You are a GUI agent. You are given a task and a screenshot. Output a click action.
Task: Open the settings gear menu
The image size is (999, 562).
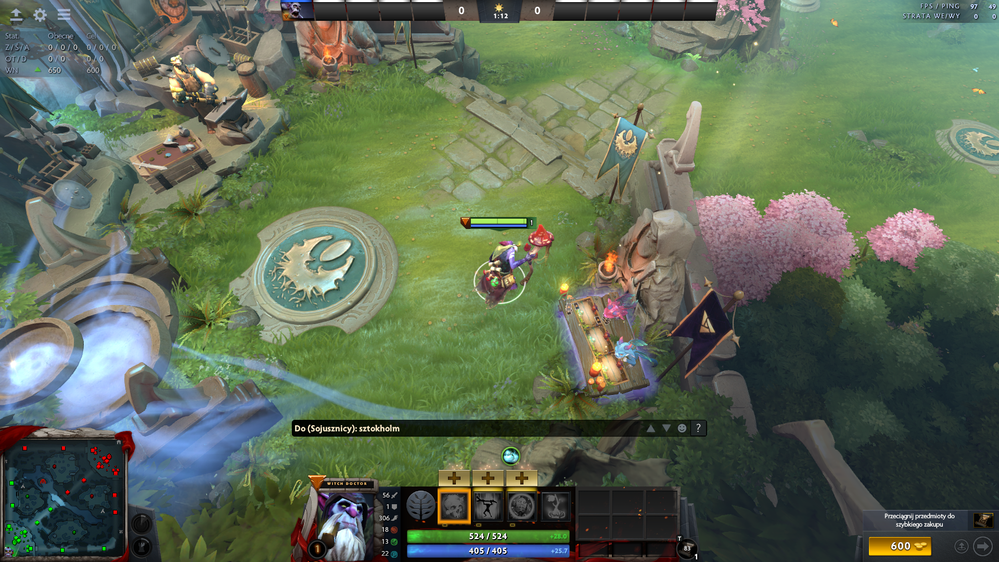coord(40,15)
